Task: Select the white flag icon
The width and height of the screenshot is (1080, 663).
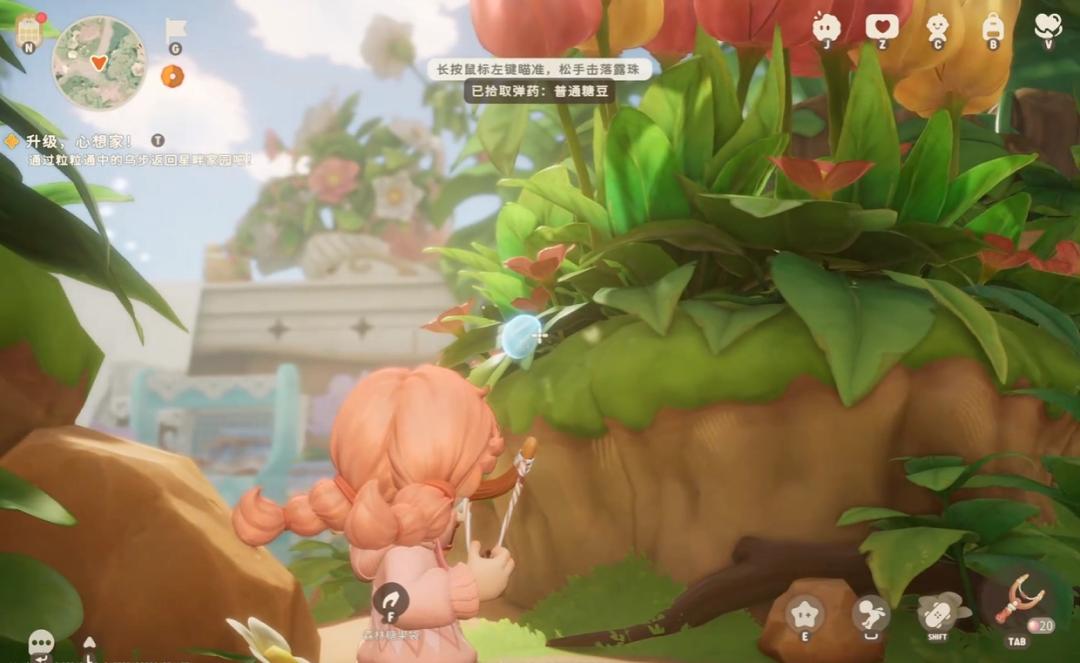Action: (x=175, y=30)
